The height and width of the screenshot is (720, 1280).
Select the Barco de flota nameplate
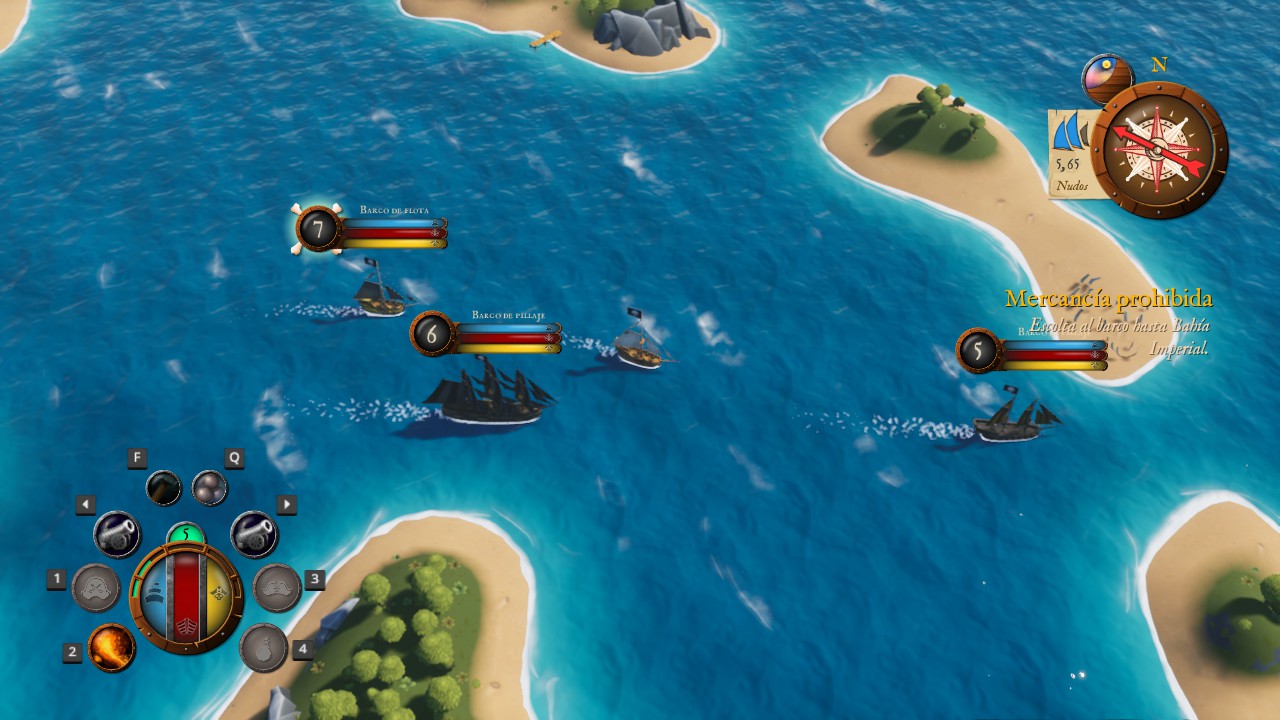(x=395, y=211)
